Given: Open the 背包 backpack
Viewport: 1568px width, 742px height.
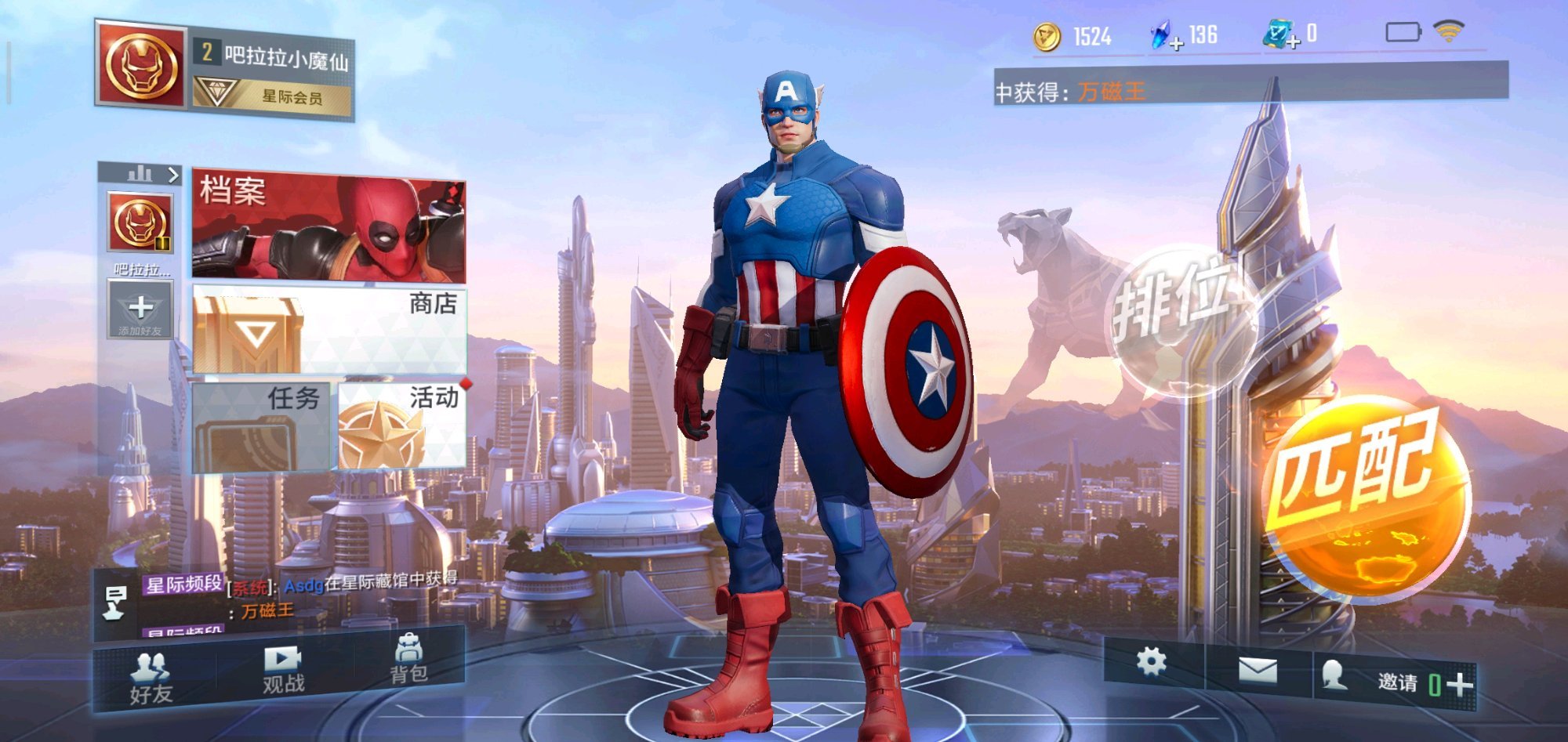Looking at the screenshot, I should coord(408,661).
